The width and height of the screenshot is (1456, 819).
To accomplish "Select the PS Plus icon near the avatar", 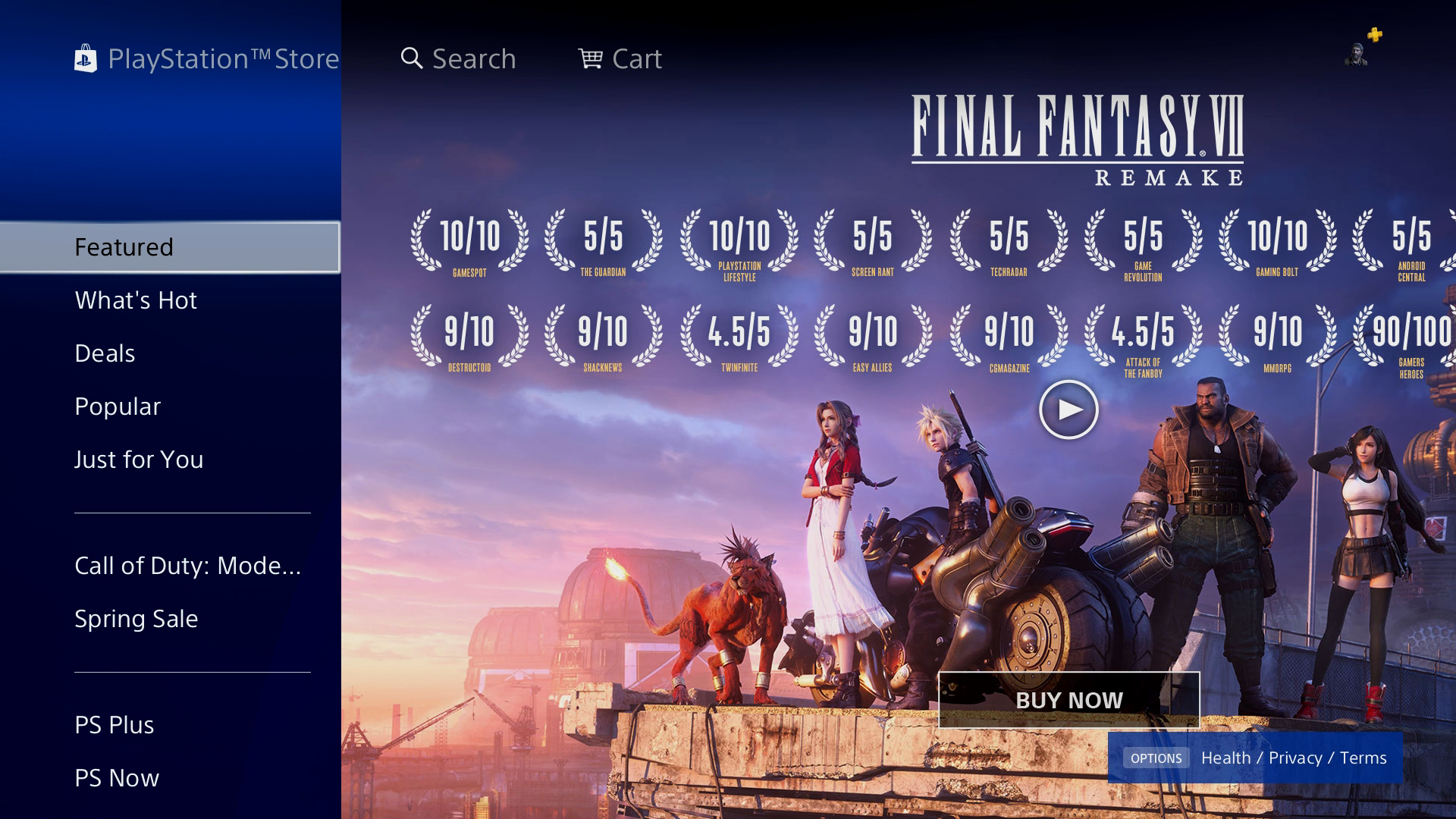I will [1373, 35].
